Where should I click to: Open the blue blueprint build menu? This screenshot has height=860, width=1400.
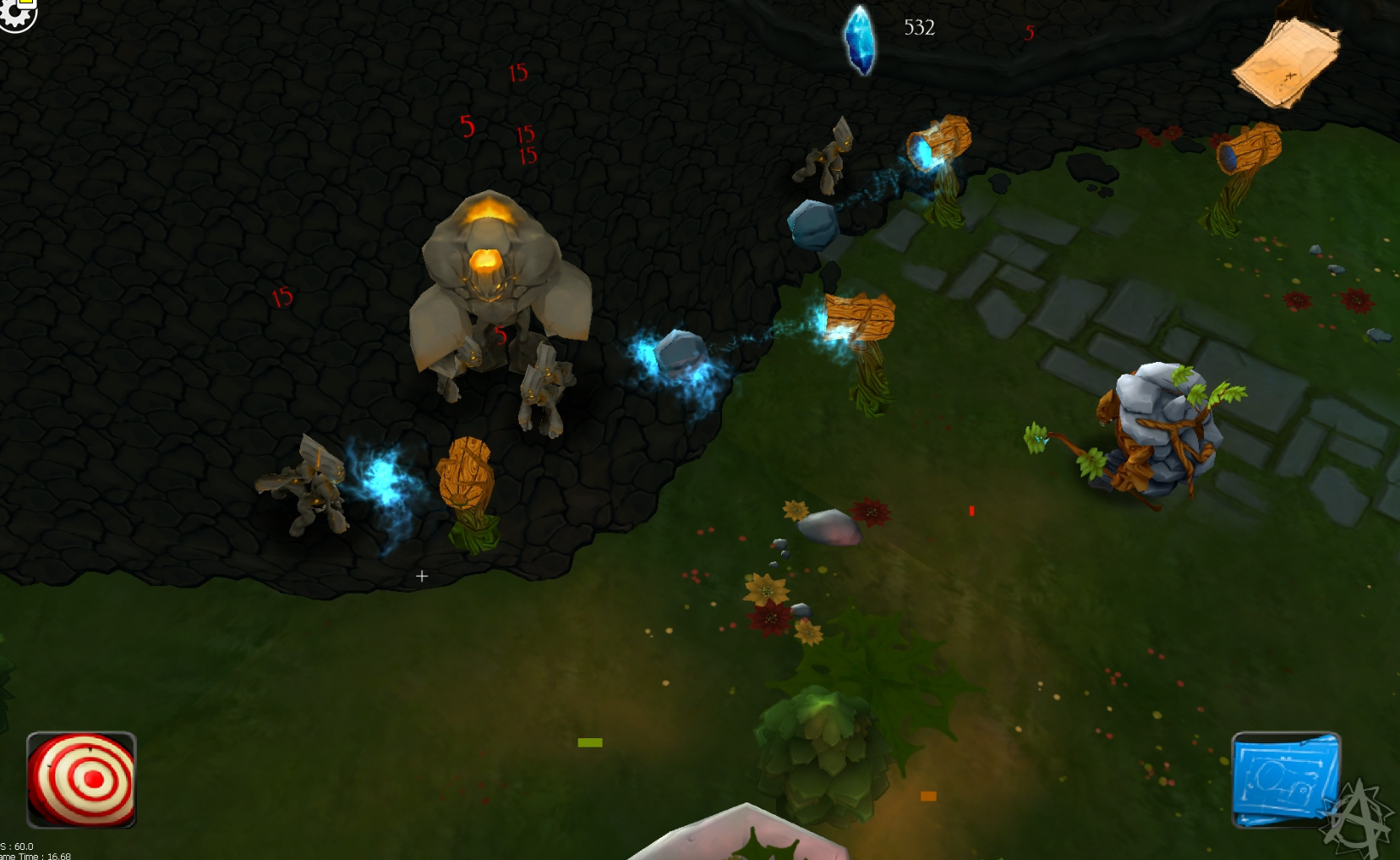(1285, 780)
